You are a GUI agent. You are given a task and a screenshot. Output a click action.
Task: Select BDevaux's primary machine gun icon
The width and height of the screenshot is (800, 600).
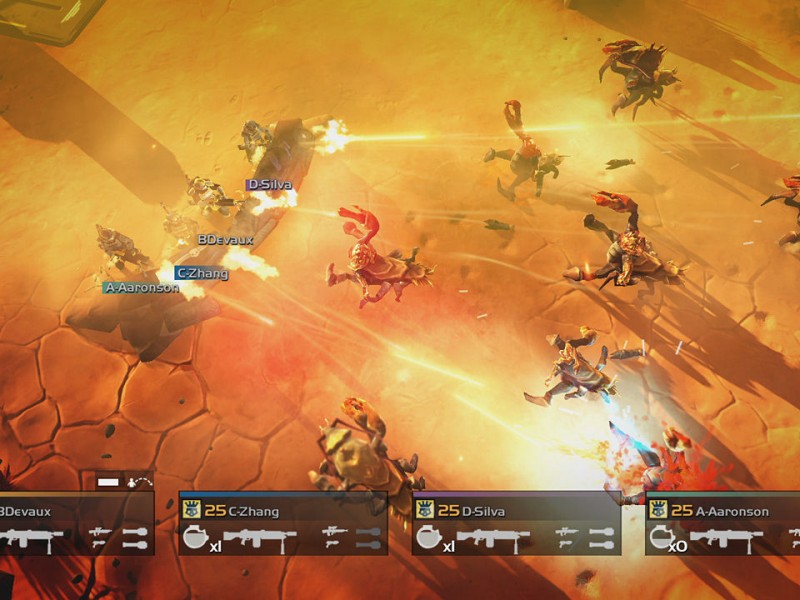tap(32, 539)
